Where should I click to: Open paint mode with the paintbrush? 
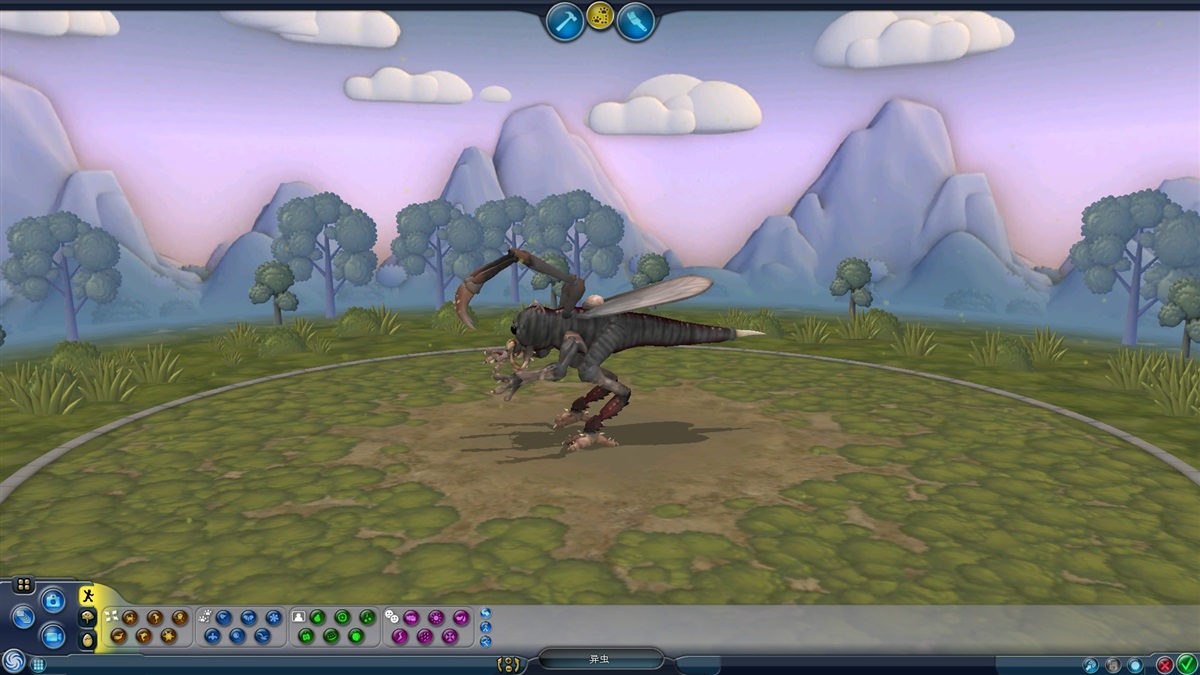coord(635,21)
